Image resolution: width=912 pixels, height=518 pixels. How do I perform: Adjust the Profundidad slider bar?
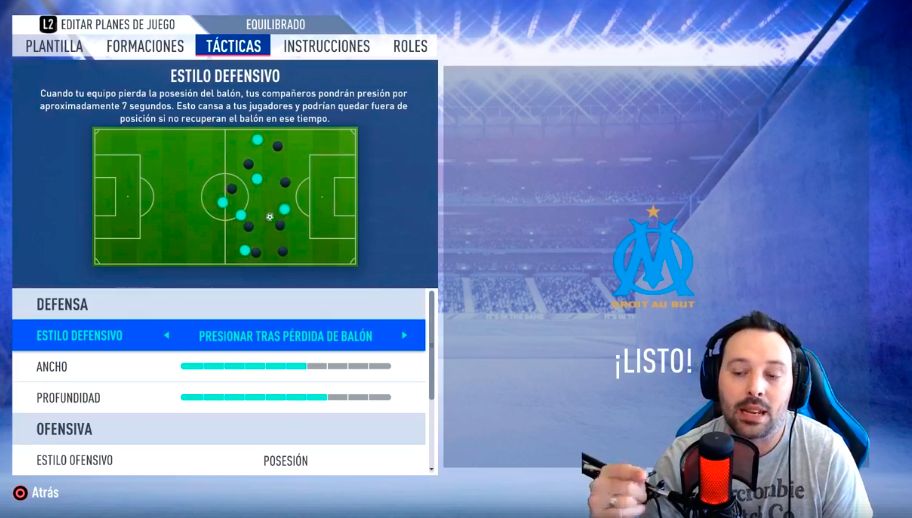[x=285, y=398]
